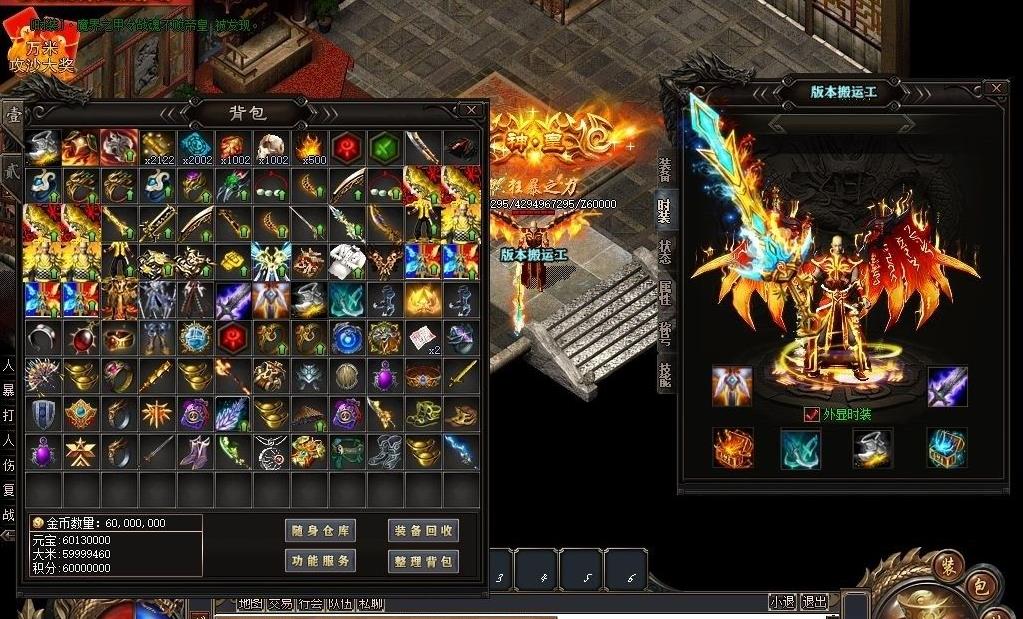Image resolution: width=1023 pixels, height=619 pixels.
Task: Click the 装备回收 equipment recycle button
Action: coord(423,531)
